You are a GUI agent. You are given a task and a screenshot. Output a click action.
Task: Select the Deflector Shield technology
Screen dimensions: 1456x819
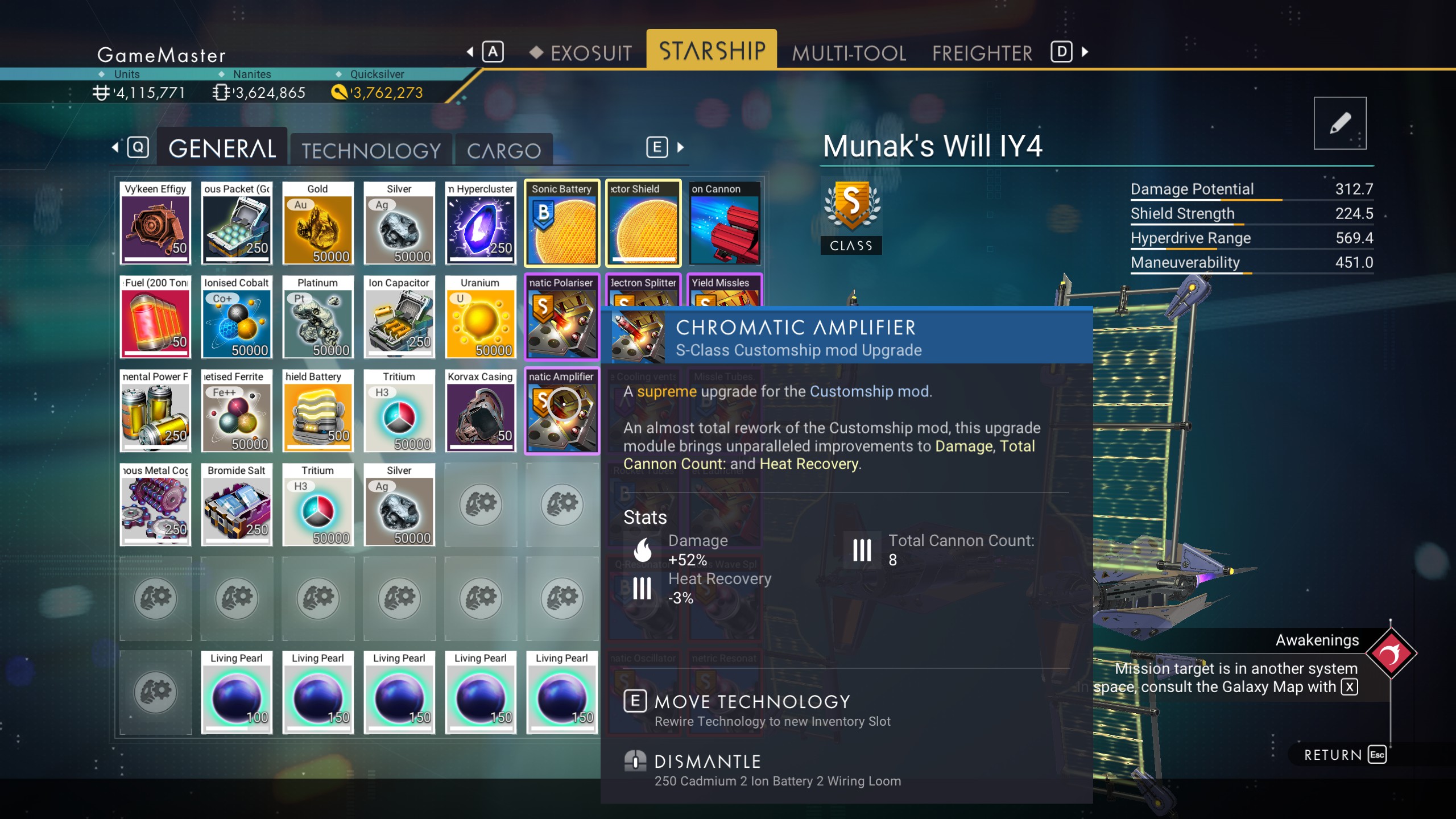pos(643,223)
